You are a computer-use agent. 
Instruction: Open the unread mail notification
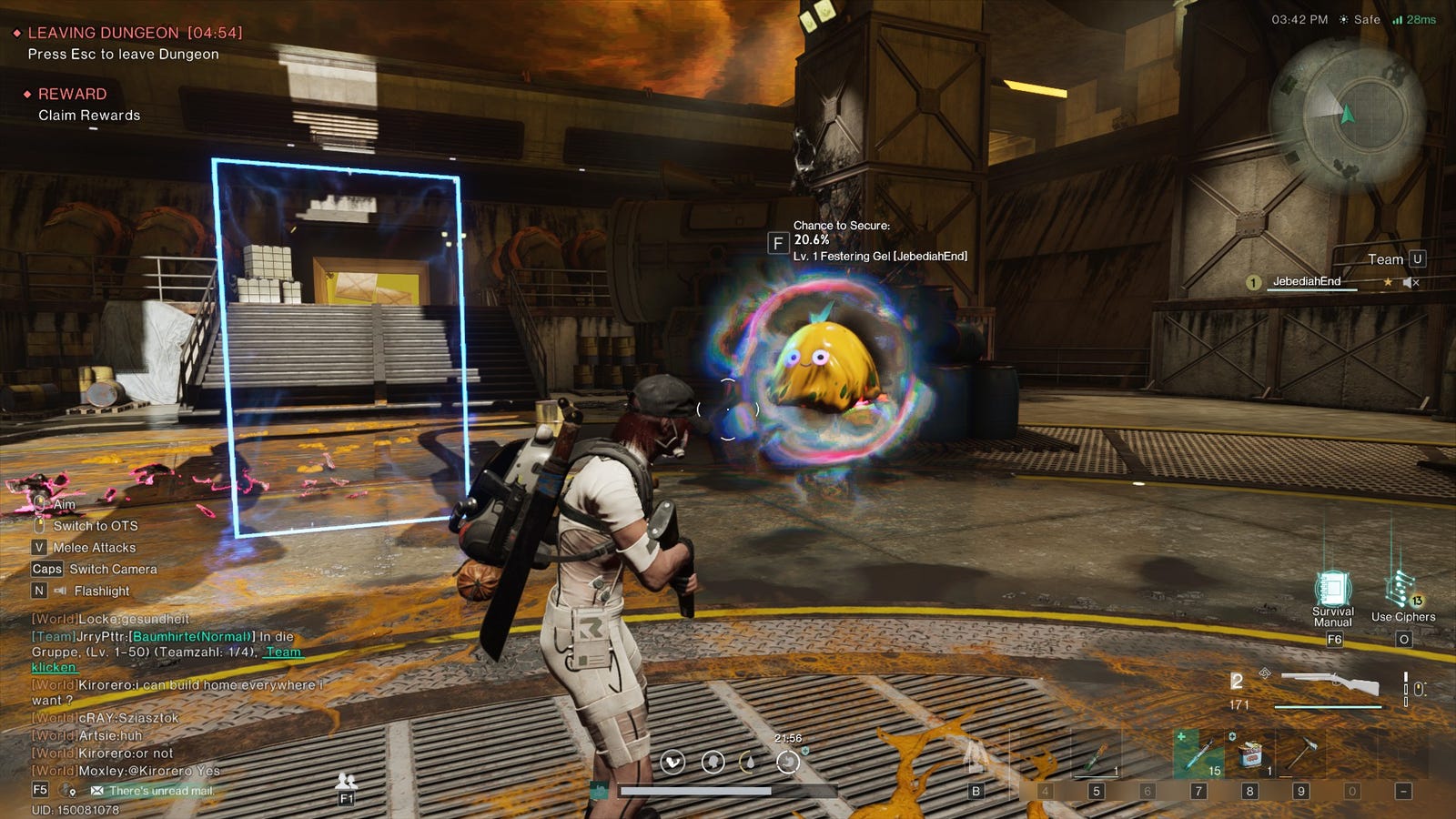pos(153,791)
